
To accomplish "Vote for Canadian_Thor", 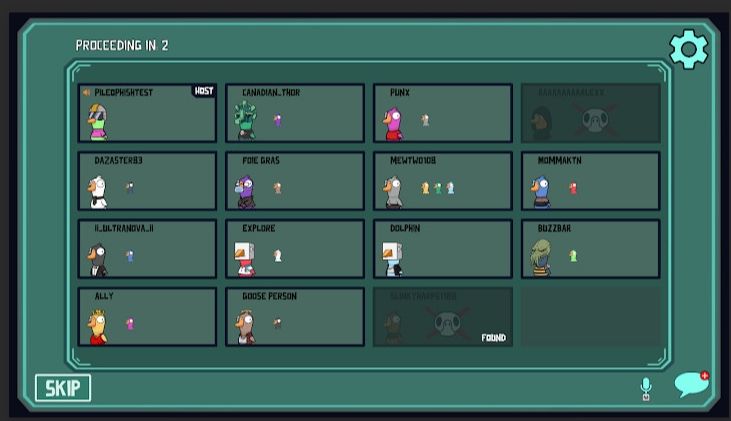I will pos(295,113).
